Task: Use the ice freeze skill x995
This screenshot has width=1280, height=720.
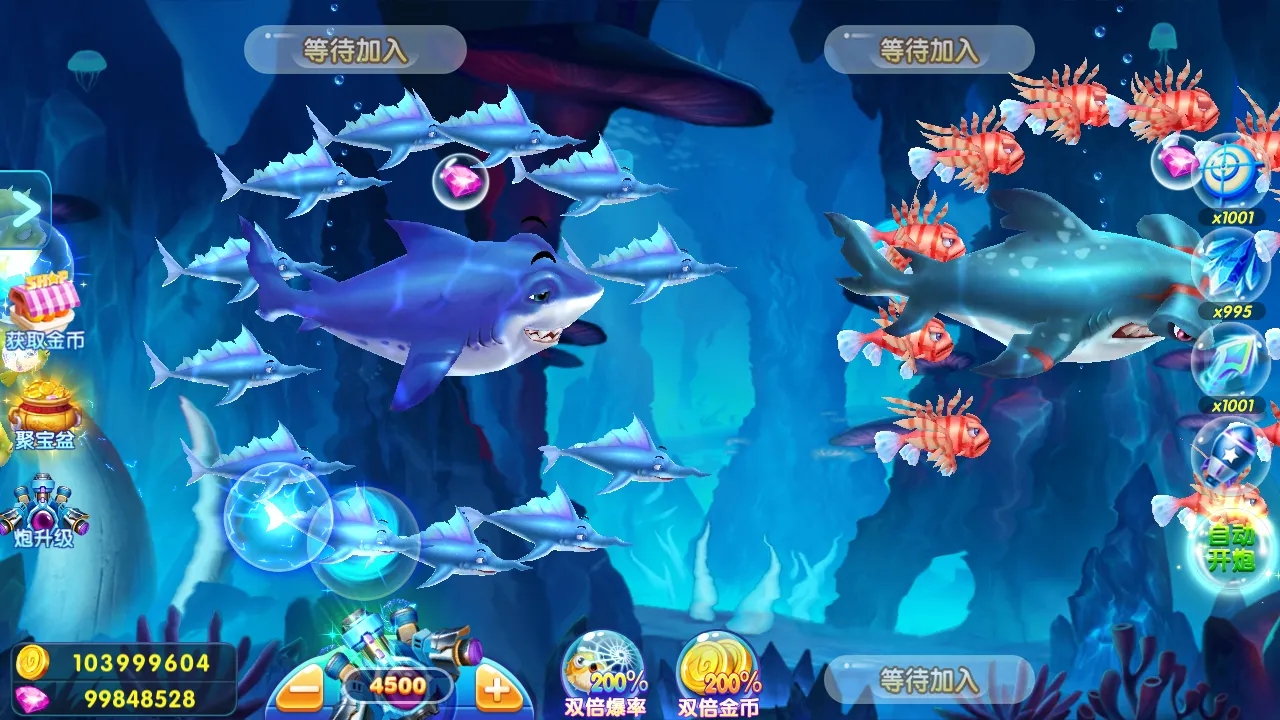Action: (x=1230, y=266)
